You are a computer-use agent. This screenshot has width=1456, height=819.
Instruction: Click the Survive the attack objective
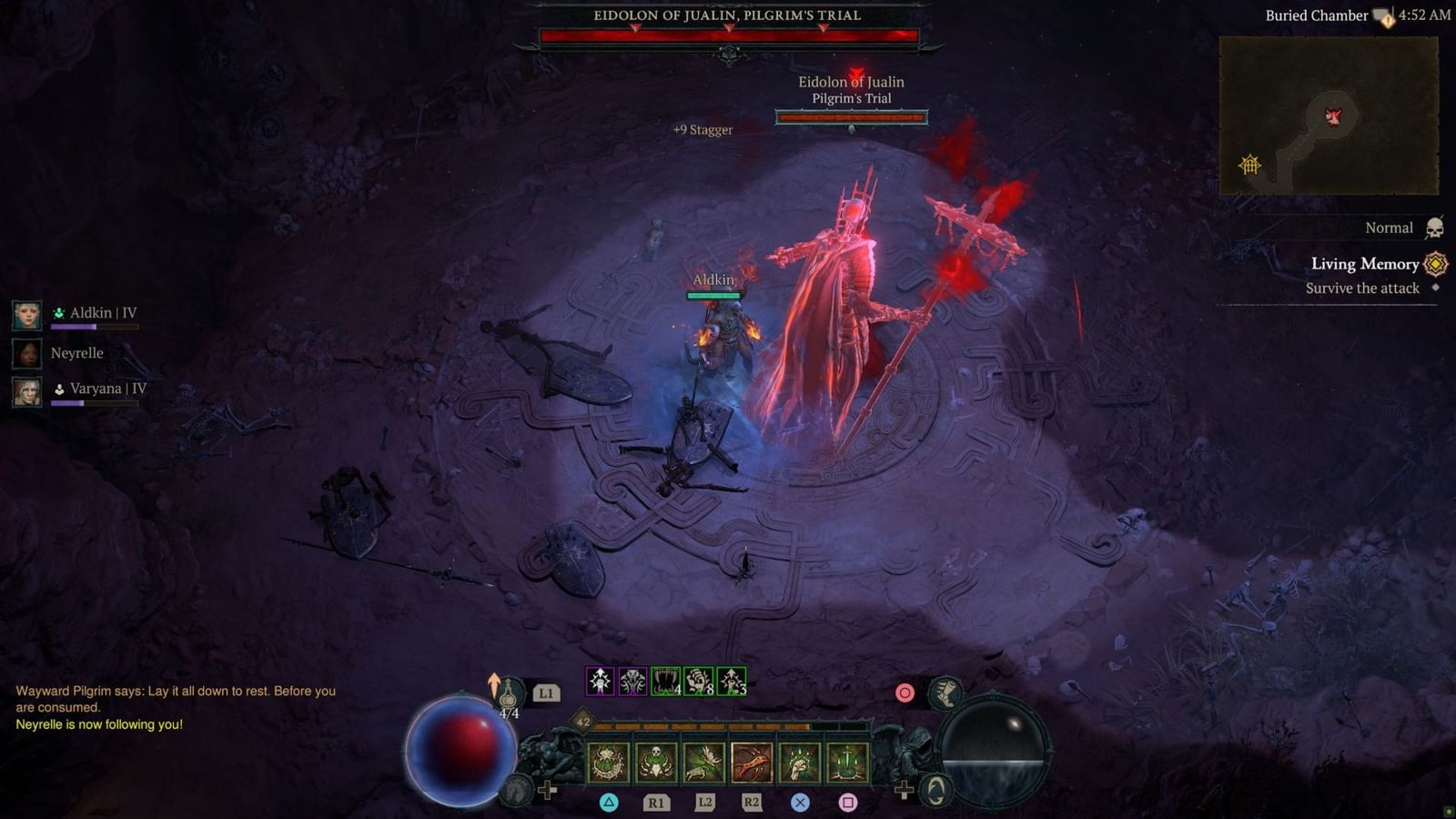pyautogui.click(x=1360, y=288)
